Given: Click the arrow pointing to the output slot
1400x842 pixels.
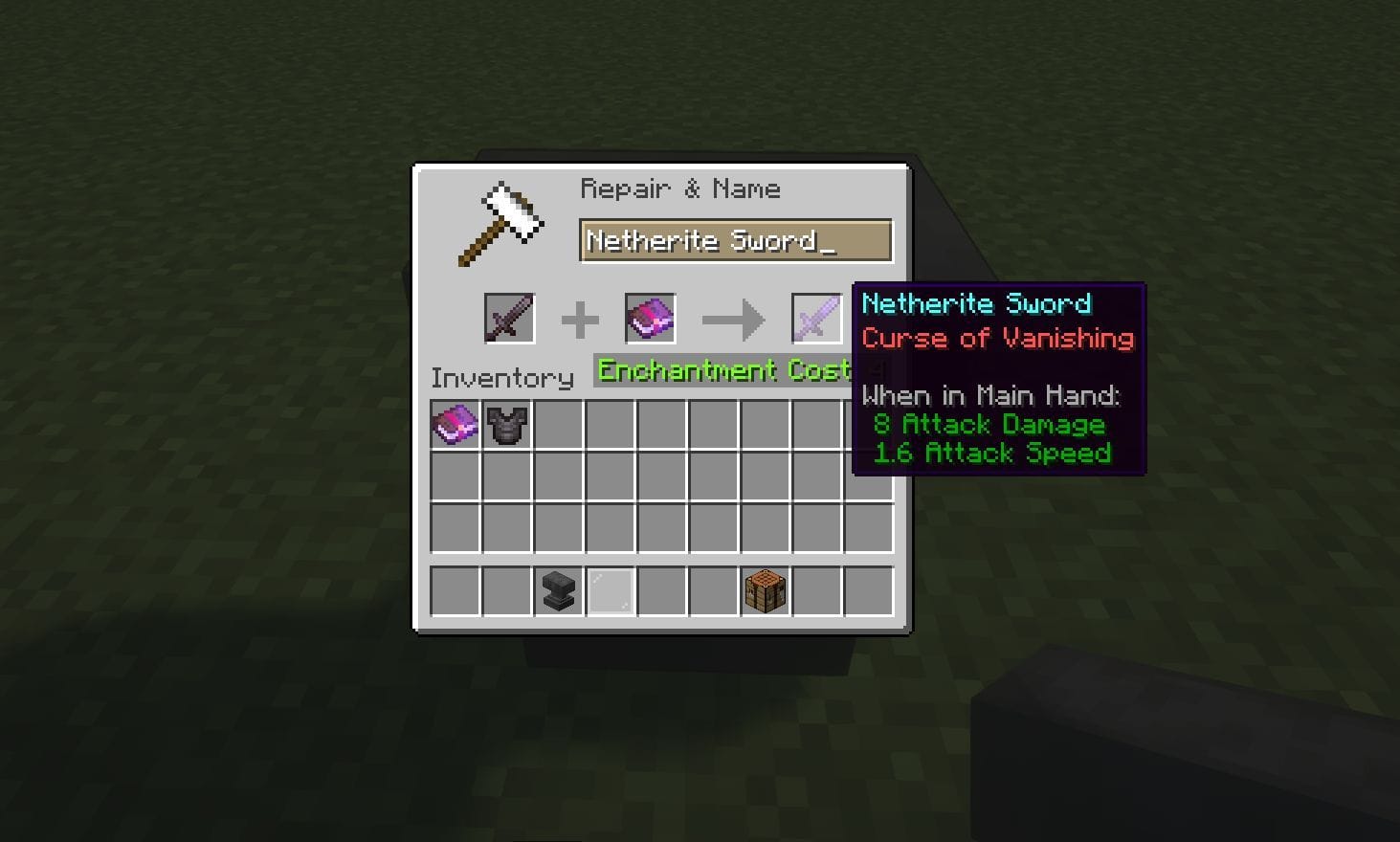Looking at the screenshot, I should 733,319.
